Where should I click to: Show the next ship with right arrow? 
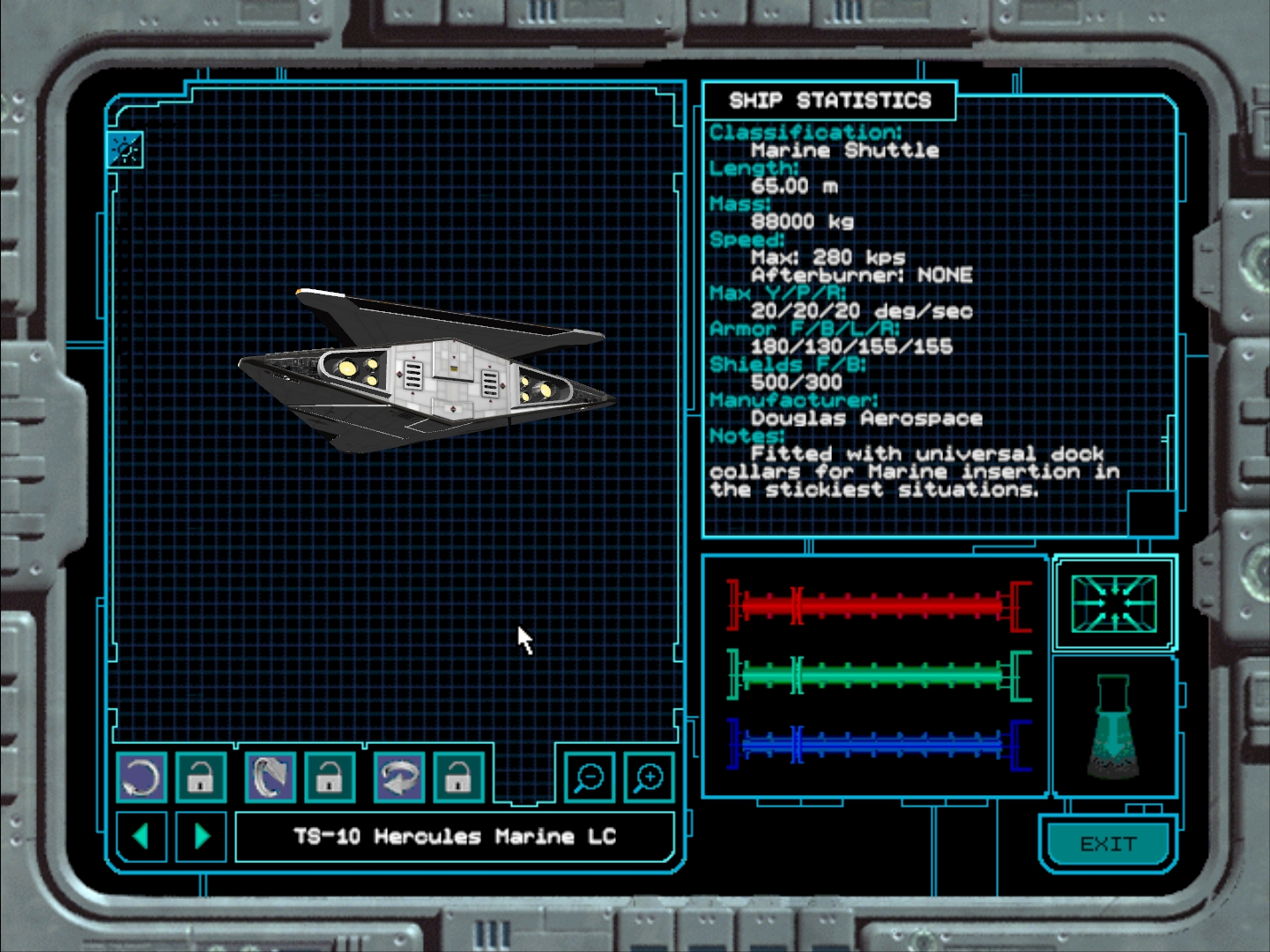coord(202,836)
